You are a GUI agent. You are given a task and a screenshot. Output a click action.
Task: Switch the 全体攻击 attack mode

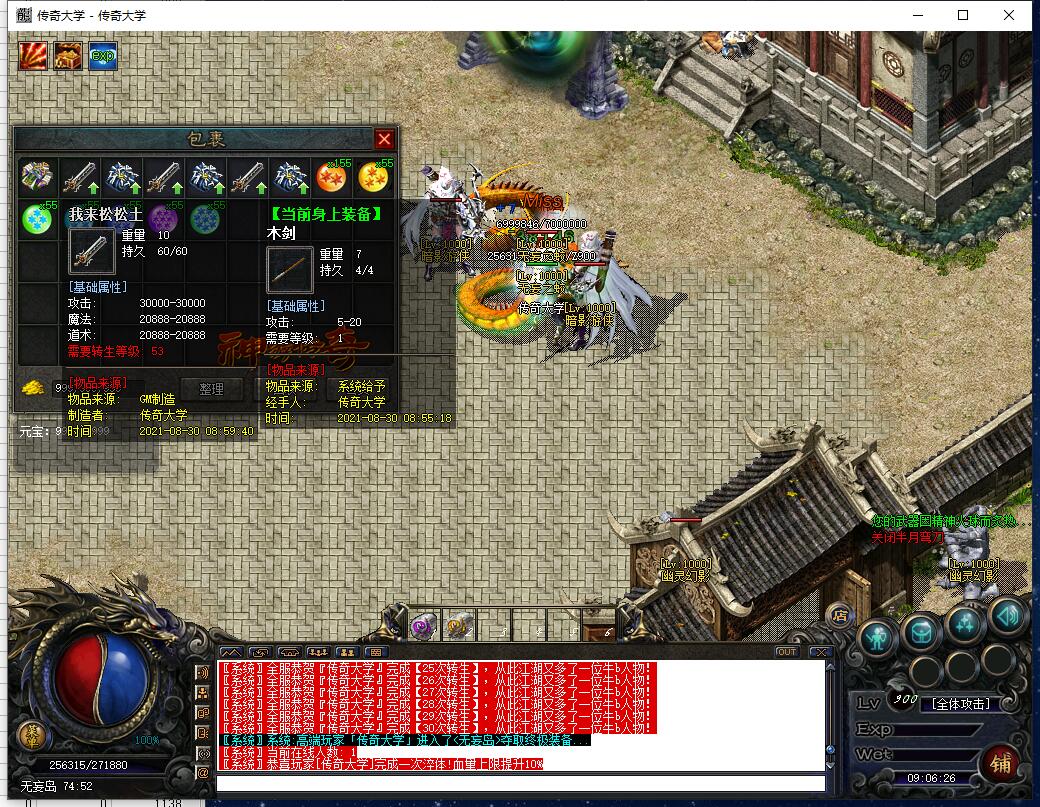point(960,704)
